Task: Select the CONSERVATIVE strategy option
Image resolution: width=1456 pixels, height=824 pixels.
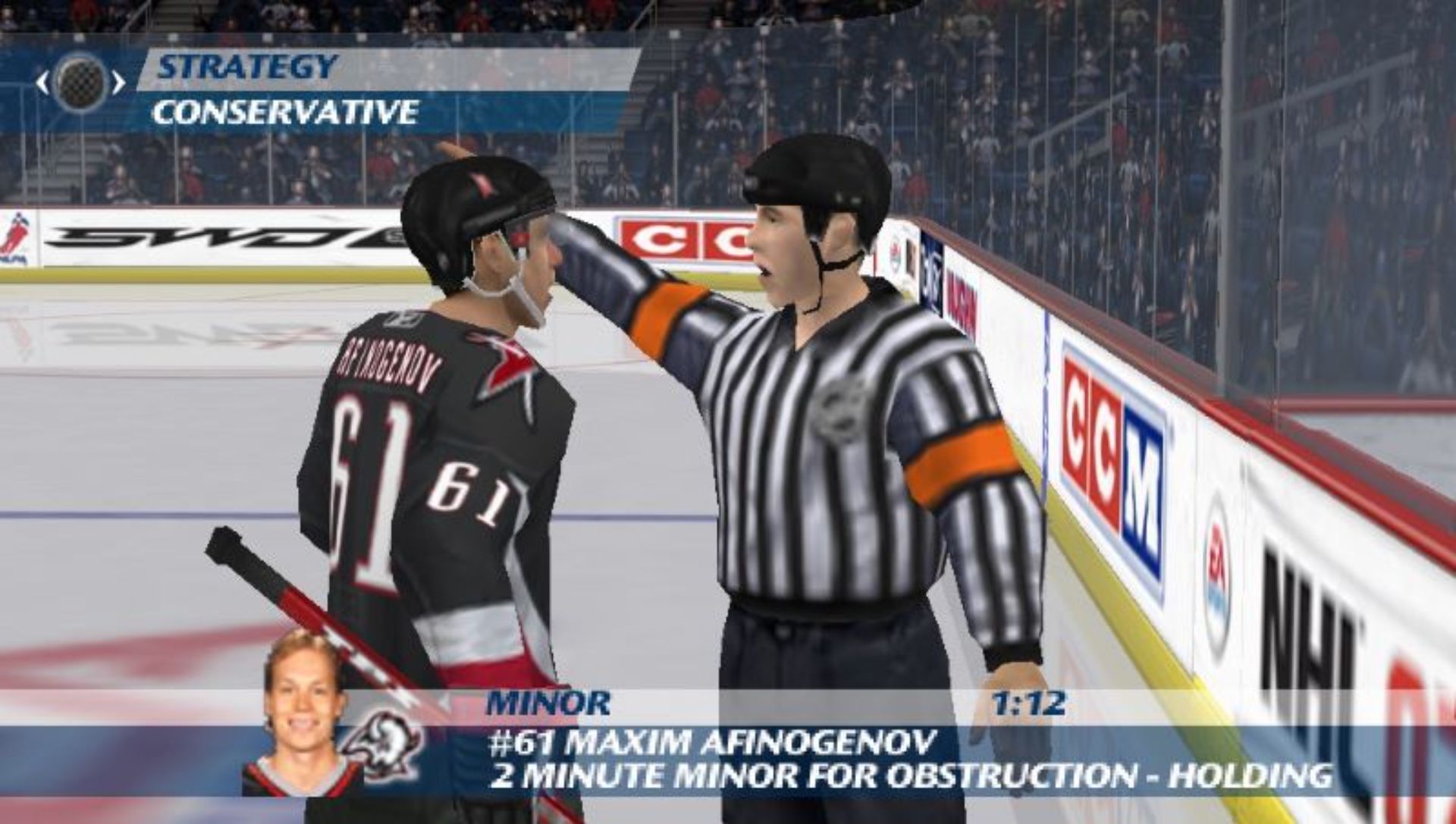Action: coord(281,111)
